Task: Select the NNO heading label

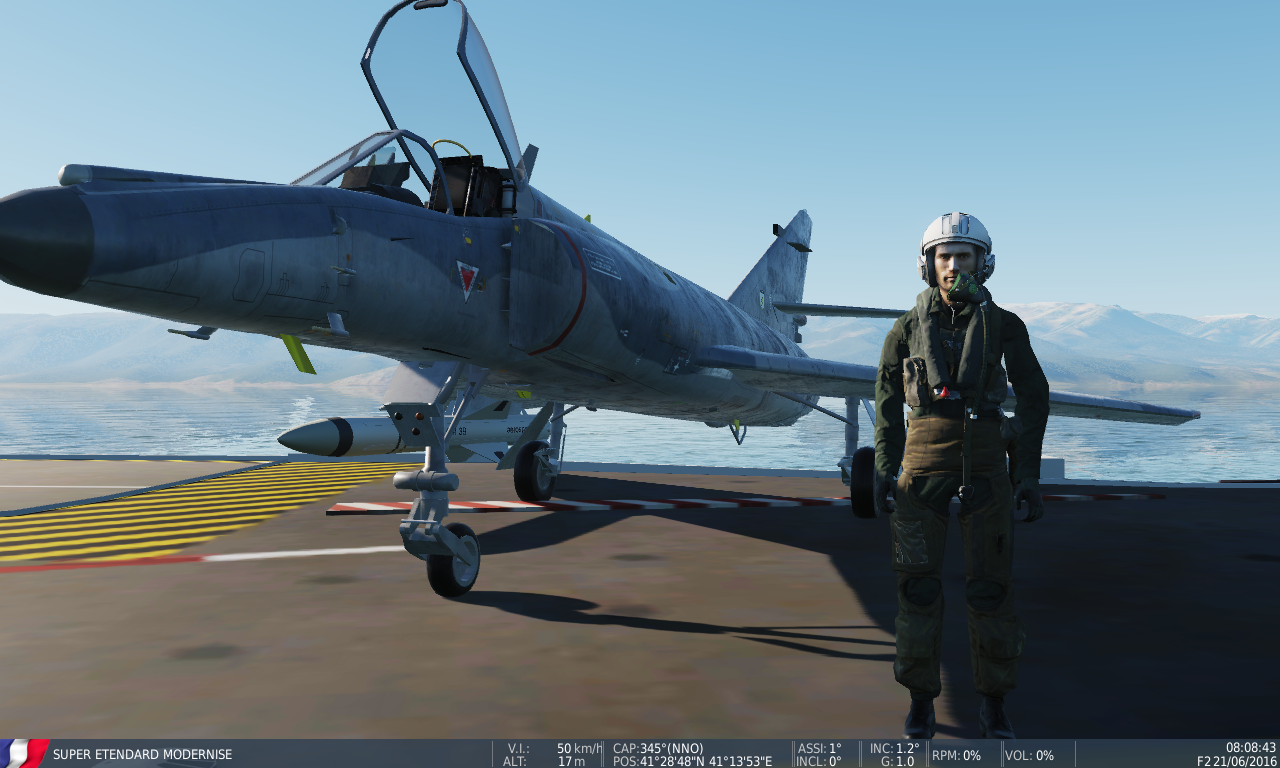Action: 685,747
